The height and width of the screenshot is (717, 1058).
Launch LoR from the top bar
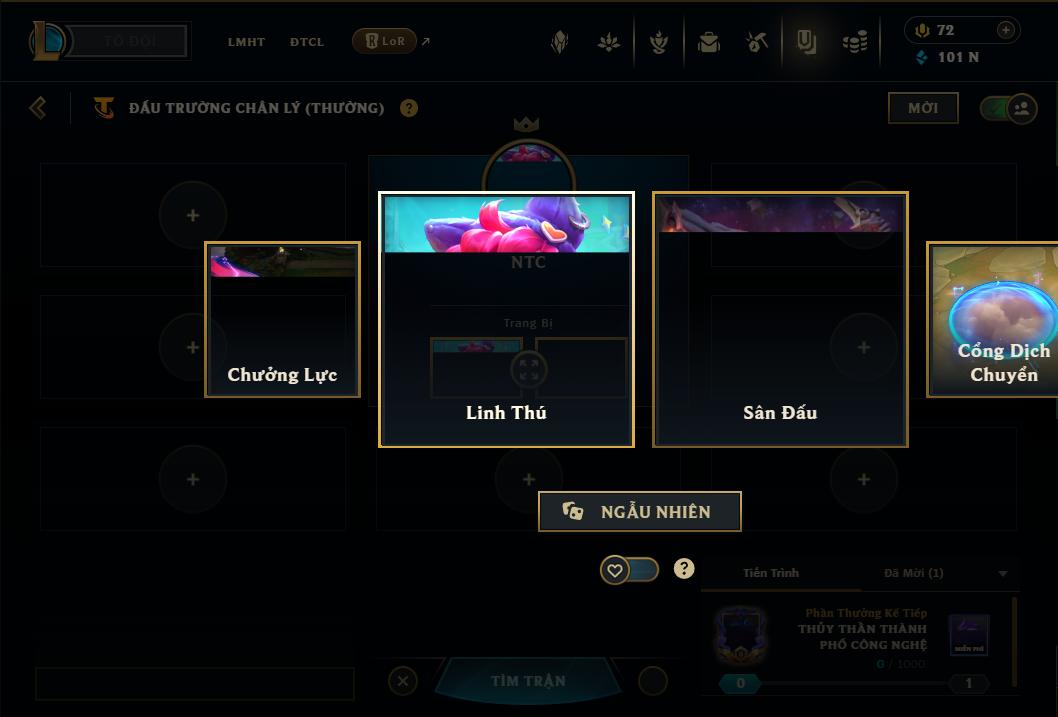(385, 41)
